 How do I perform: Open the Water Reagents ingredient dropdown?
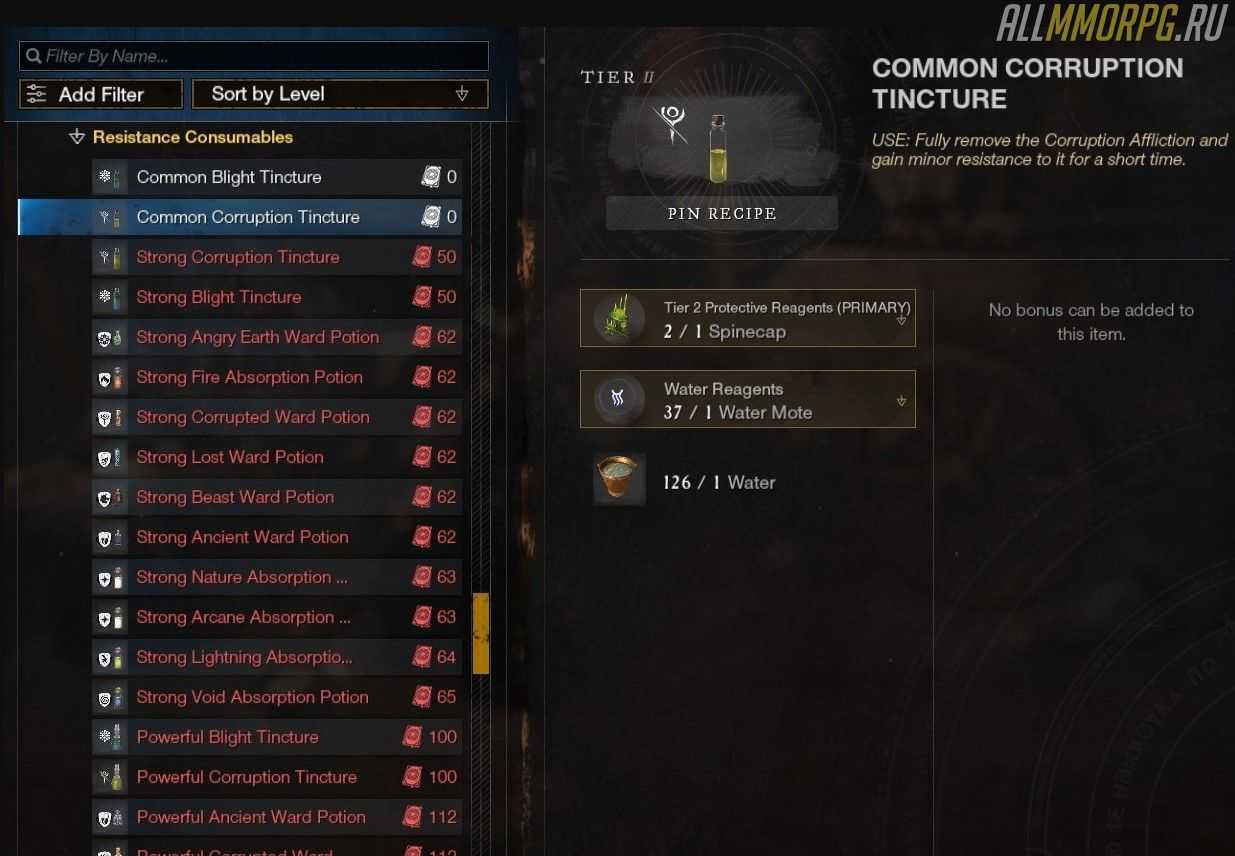coord(901,401)
